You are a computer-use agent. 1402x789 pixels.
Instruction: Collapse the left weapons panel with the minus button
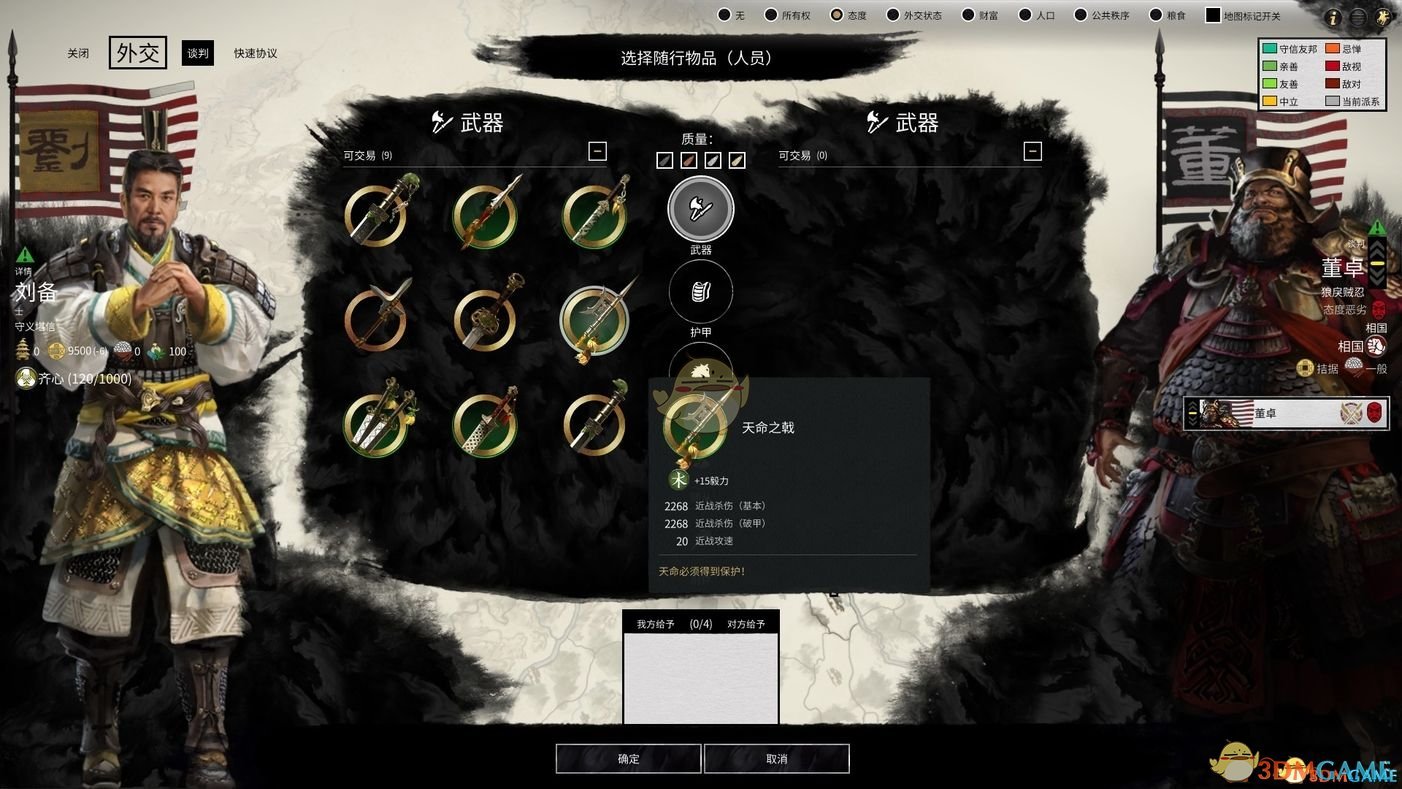click(x=597, y=151)
